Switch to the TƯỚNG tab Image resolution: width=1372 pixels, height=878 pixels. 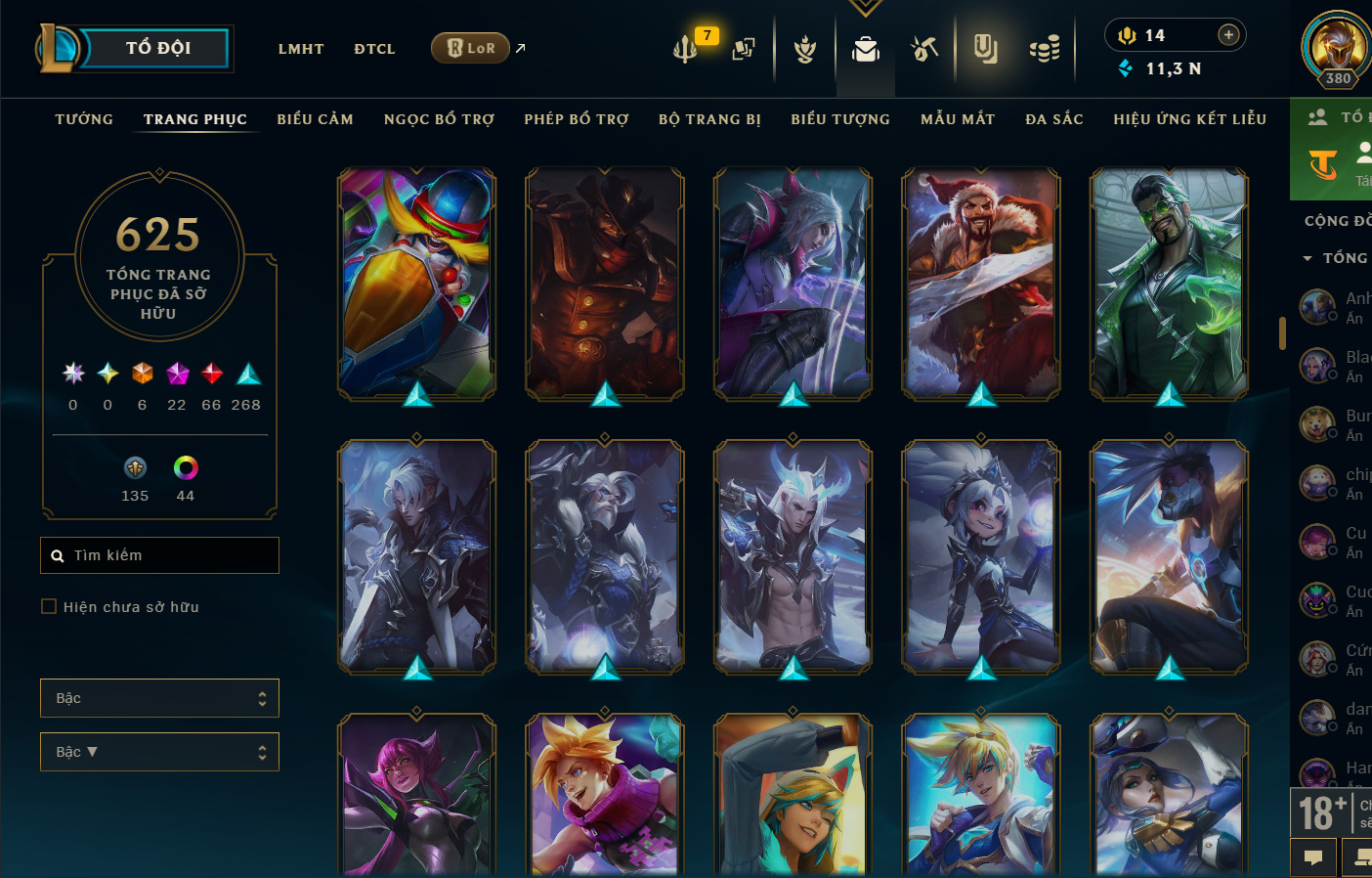pyautogui.click(x=84, y=119)
